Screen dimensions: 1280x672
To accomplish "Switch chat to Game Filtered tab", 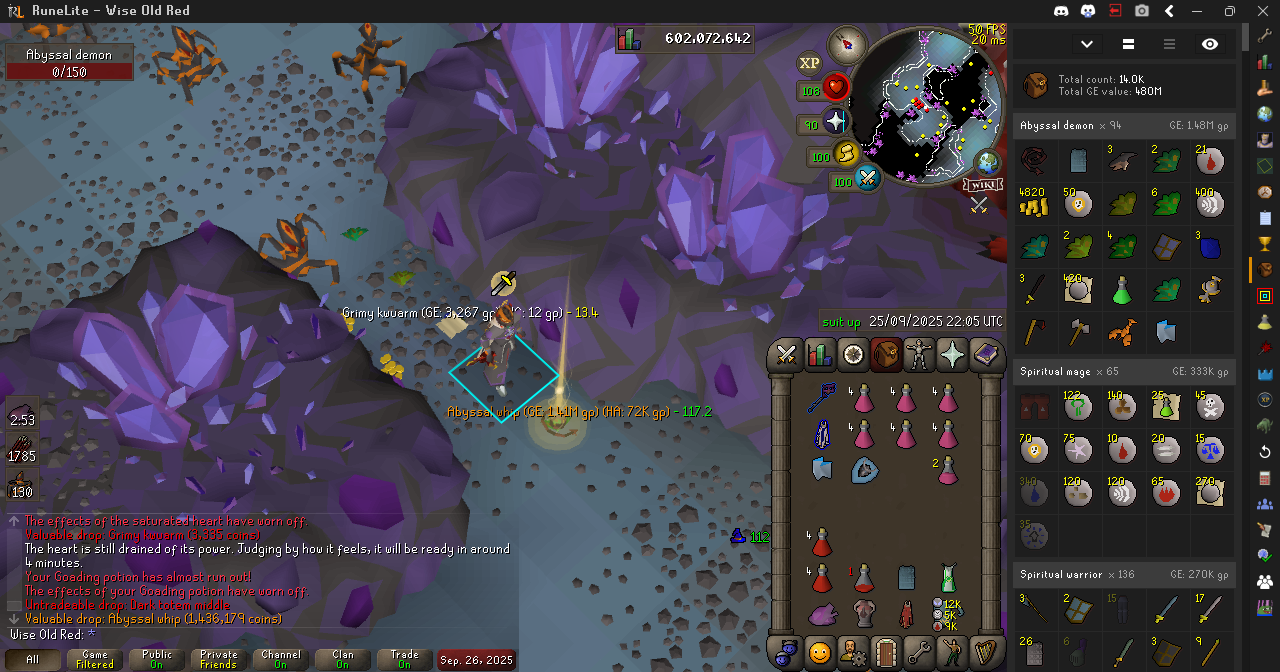I will 95,659.
